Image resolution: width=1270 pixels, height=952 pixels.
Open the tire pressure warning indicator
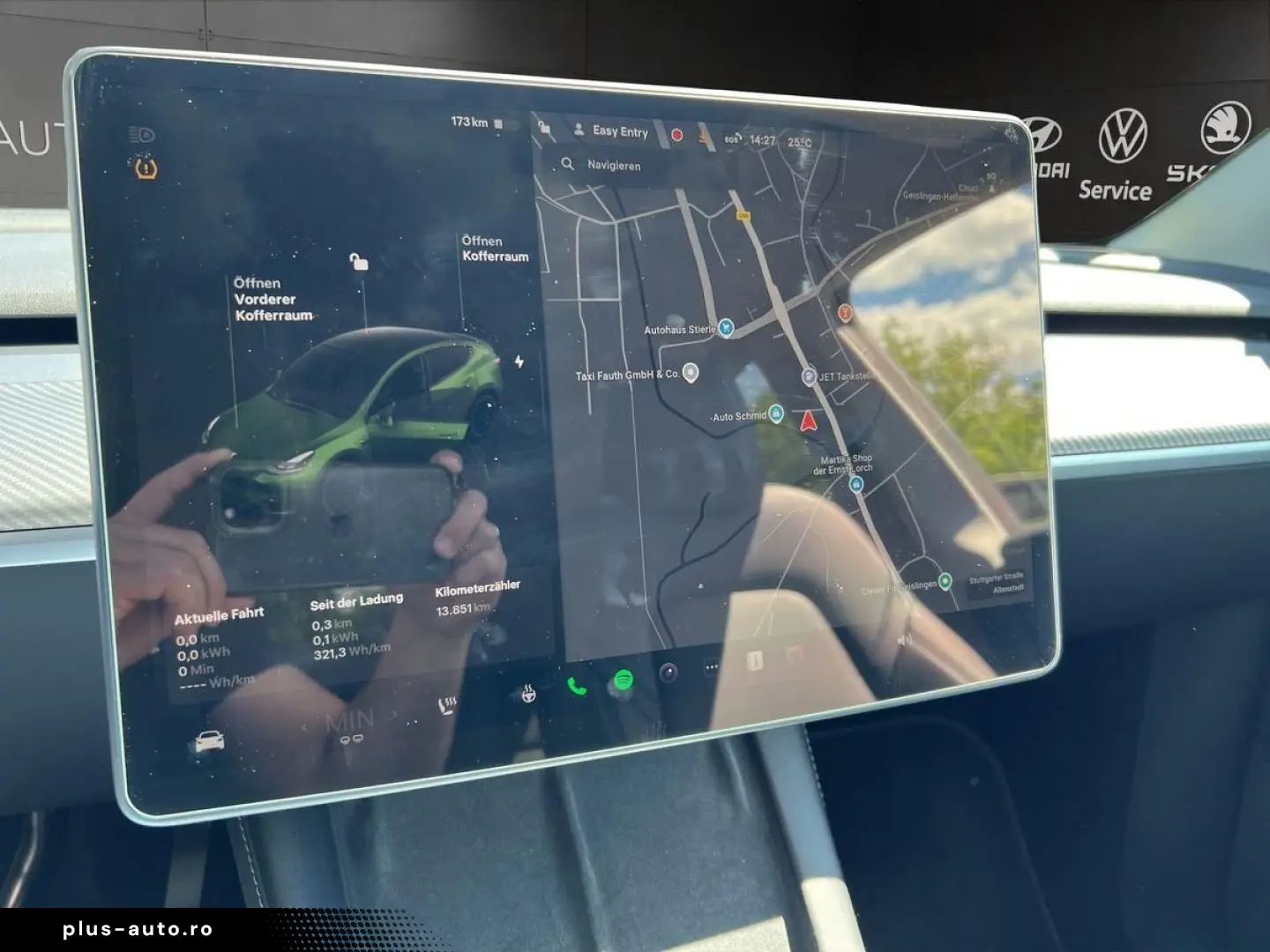[146, 166]
